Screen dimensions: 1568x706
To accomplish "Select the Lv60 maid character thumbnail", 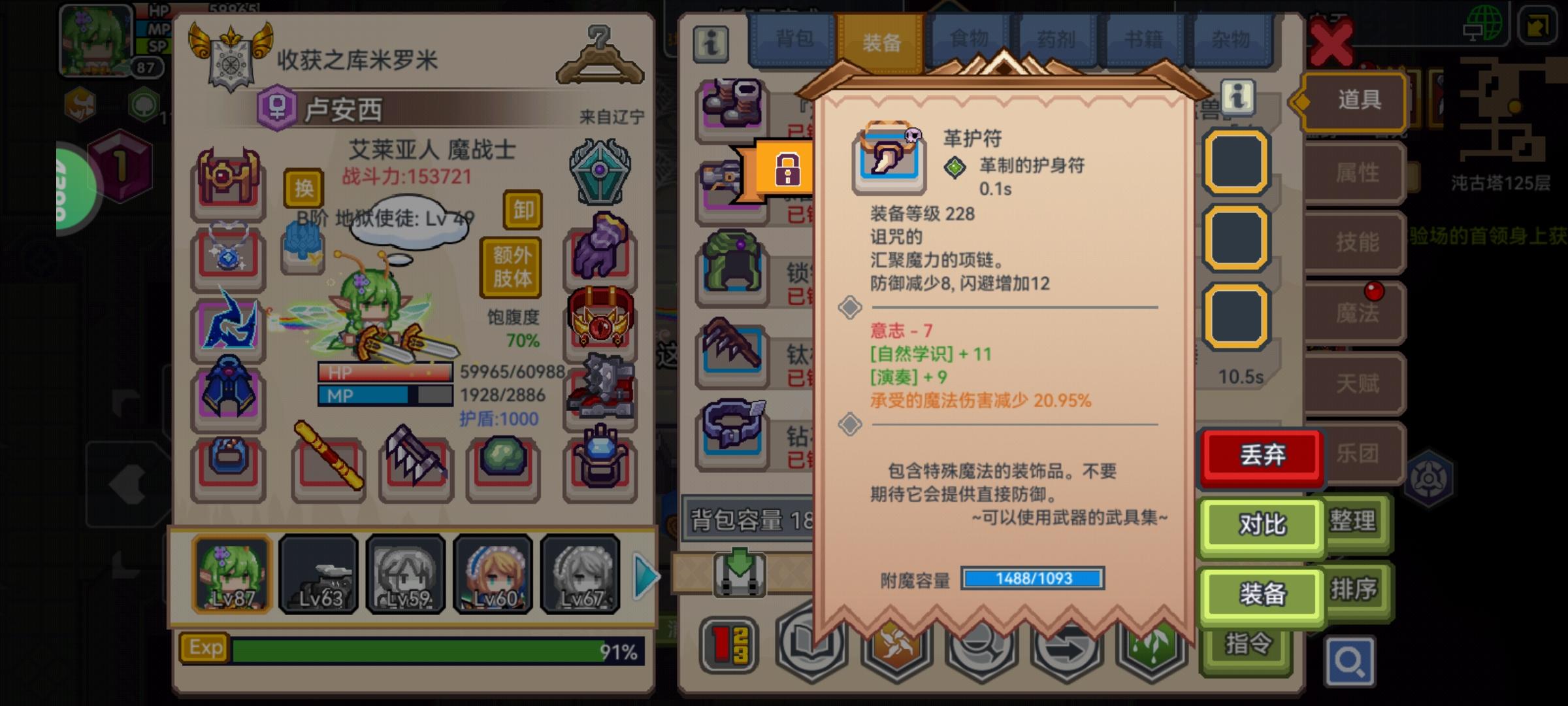I will (x=493, y=574).
